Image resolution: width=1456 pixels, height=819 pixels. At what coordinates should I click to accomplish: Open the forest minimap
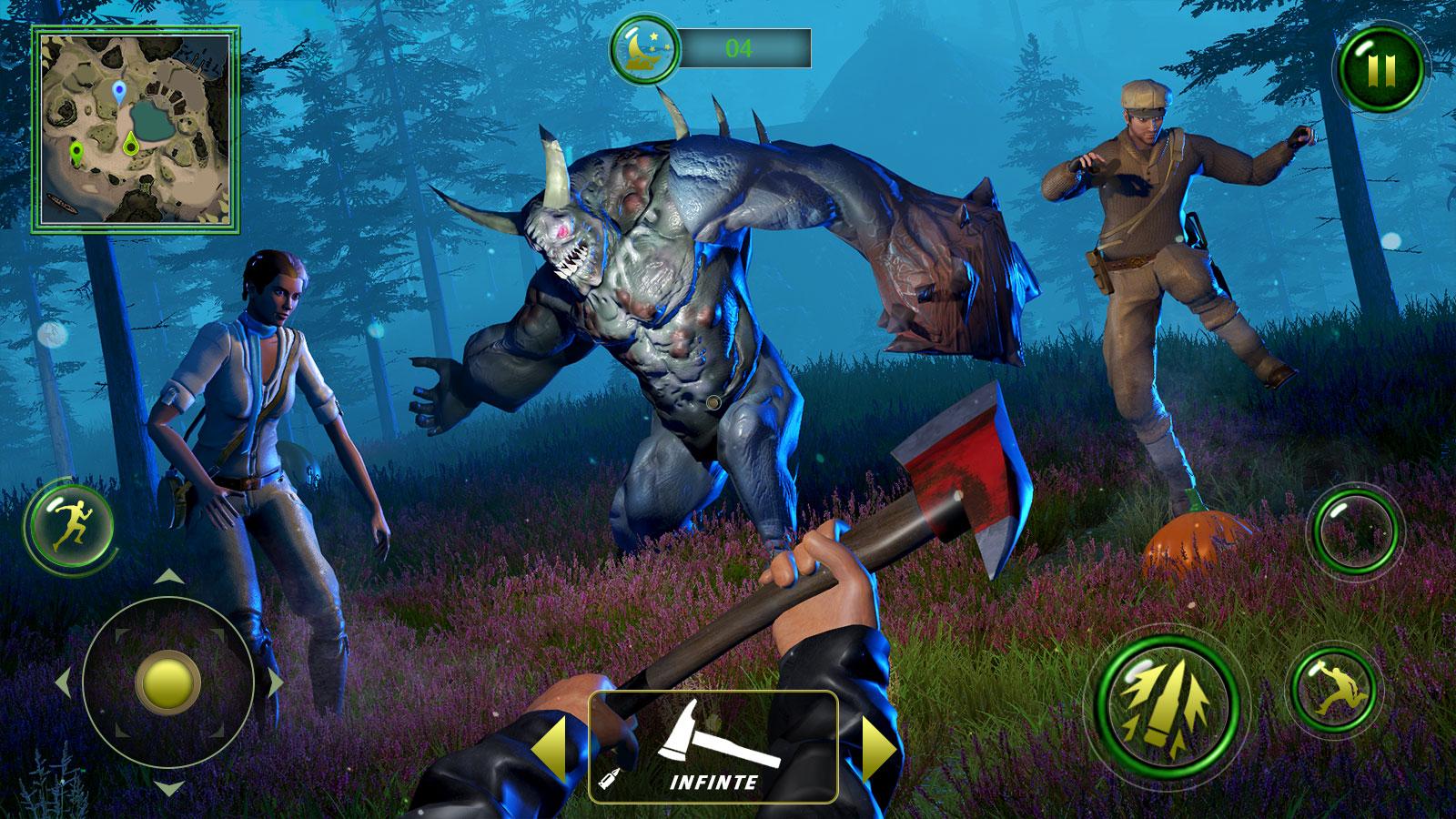[136, 131]
